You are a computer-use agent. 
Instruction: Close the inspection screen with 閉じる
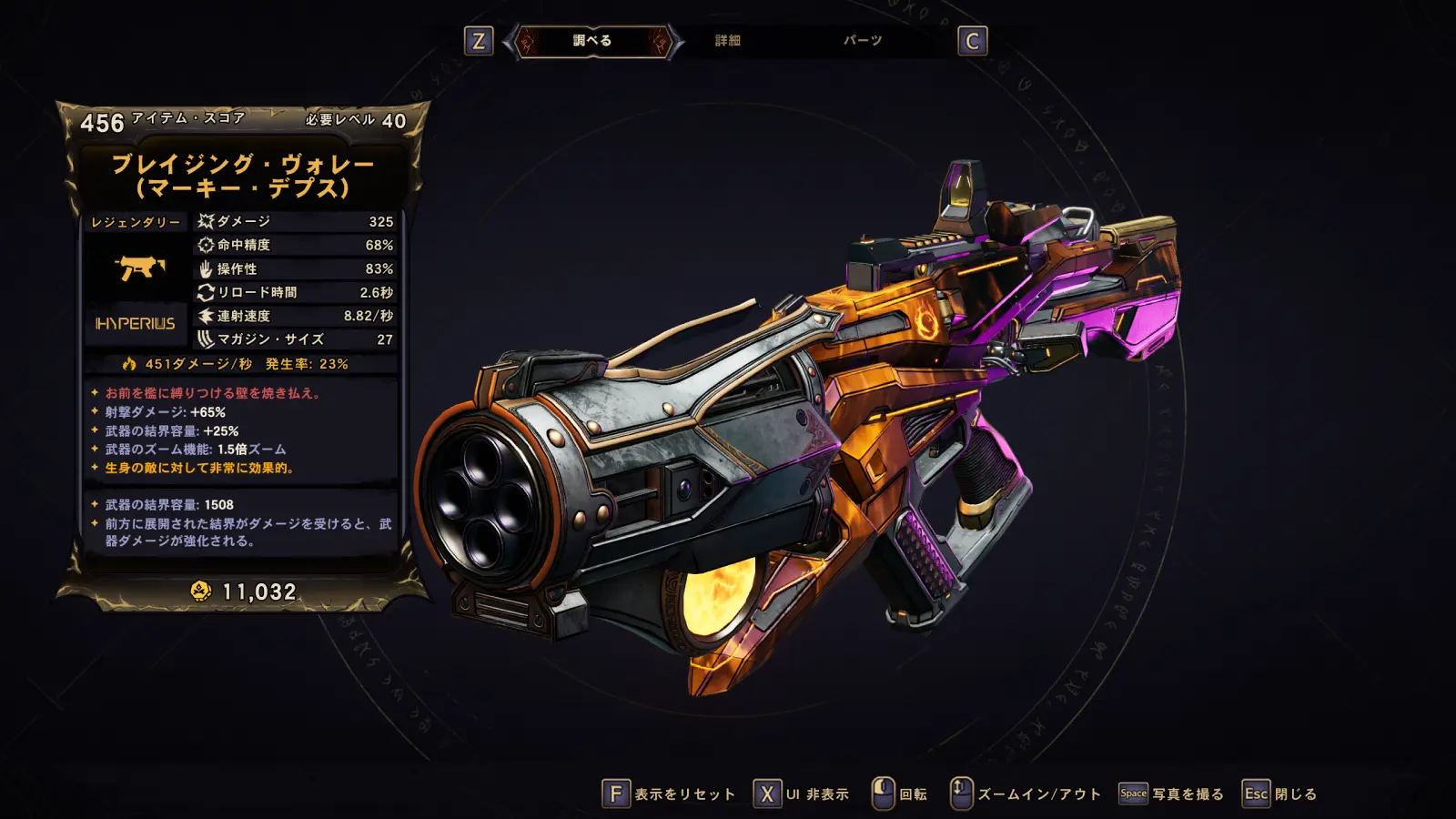[1280, 794]
